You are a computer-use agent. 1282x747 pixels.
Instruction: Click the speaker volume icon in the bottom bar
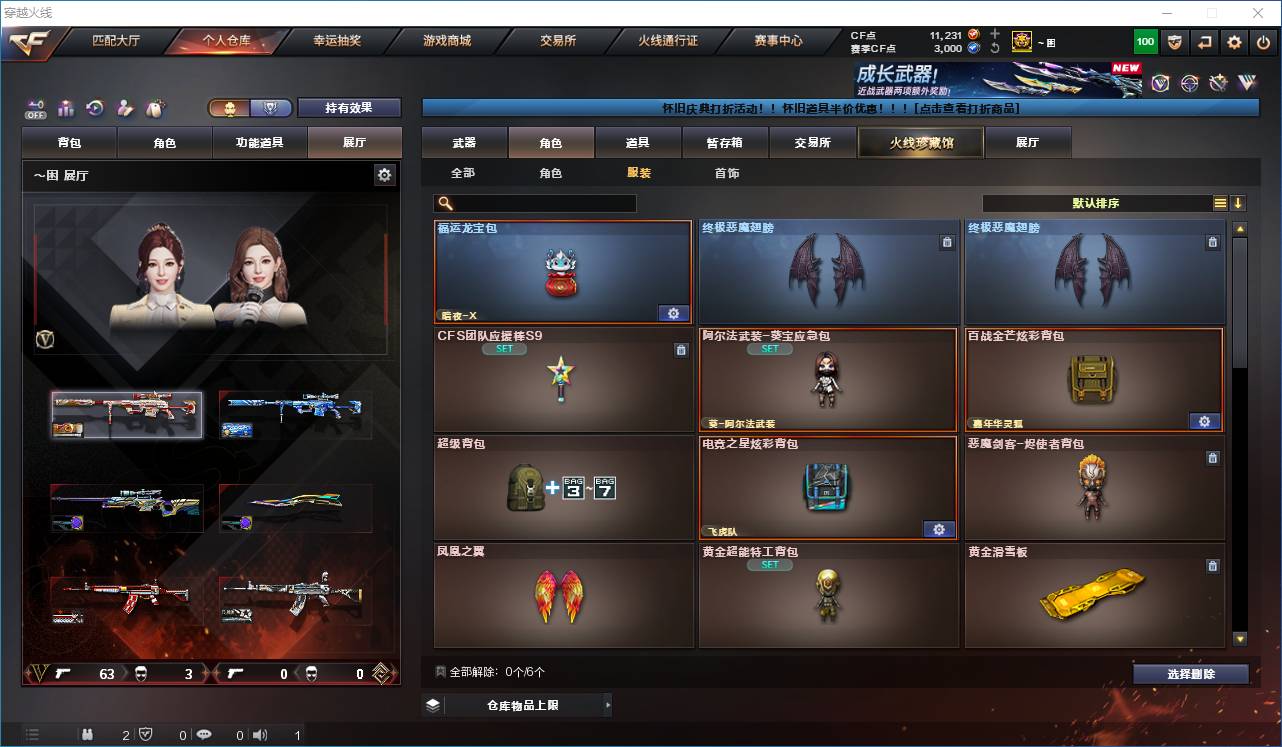(x=259, y=734)
